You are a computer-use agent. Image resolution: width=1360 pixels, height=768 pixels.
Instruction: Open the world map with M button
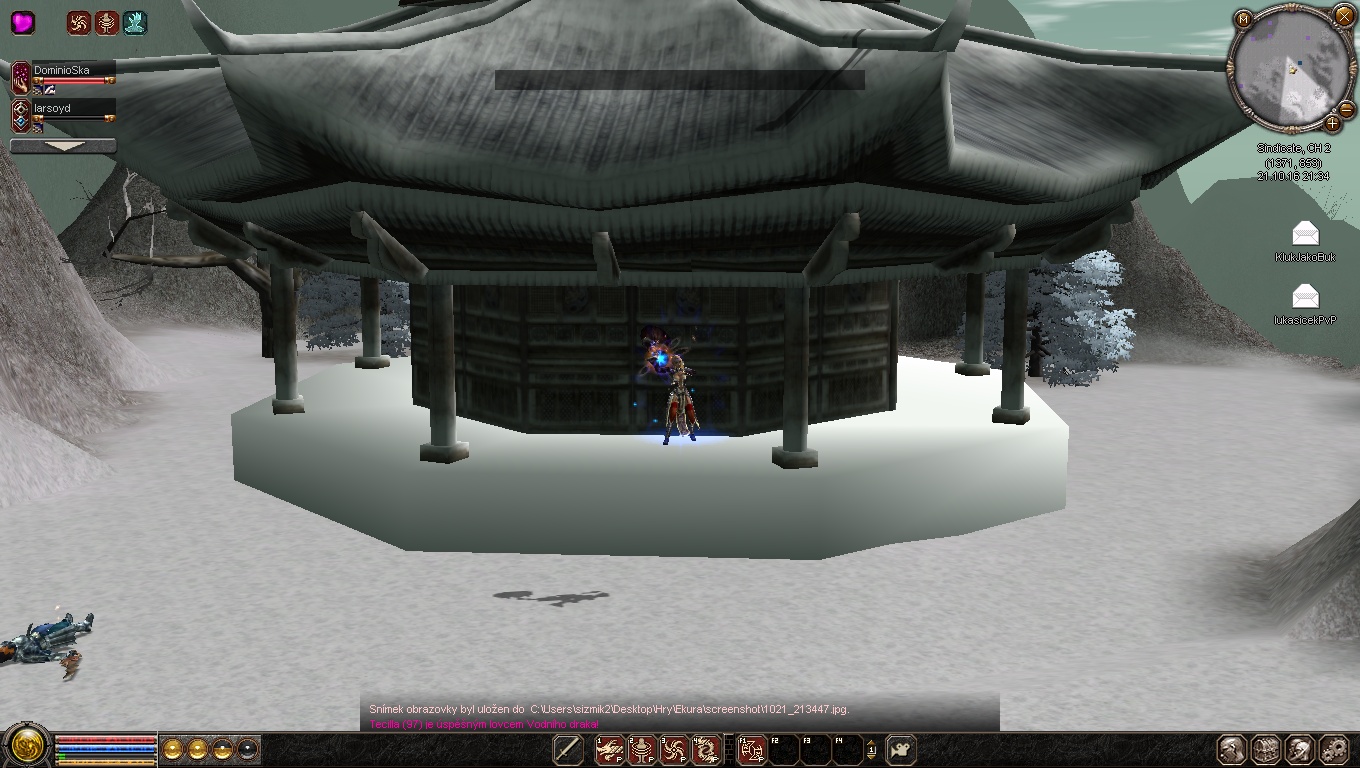1243,19
